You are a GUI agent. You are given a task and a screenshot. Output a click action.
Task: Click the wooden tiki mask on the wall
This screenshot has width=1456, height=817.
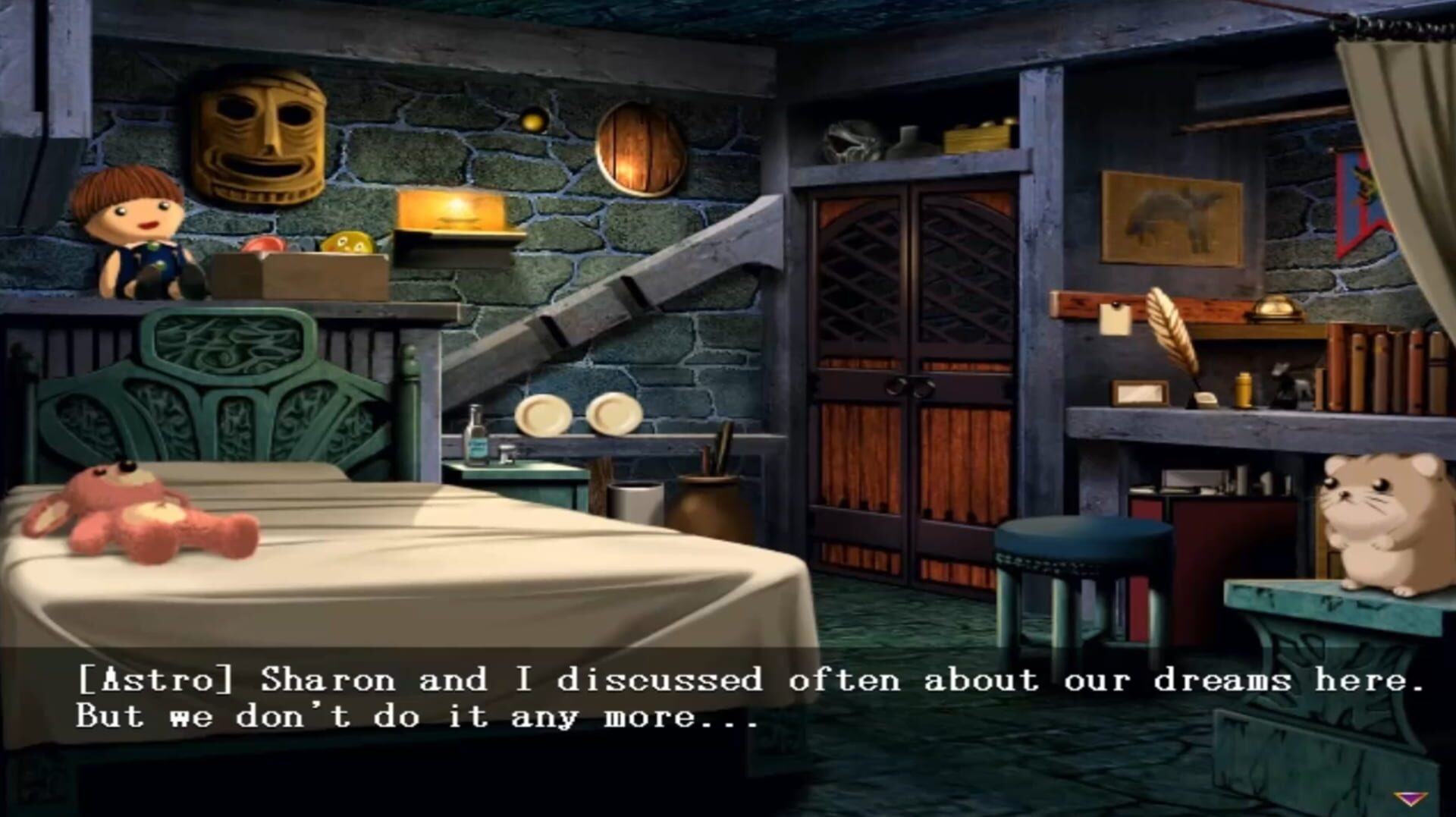(x=262, y=140)
